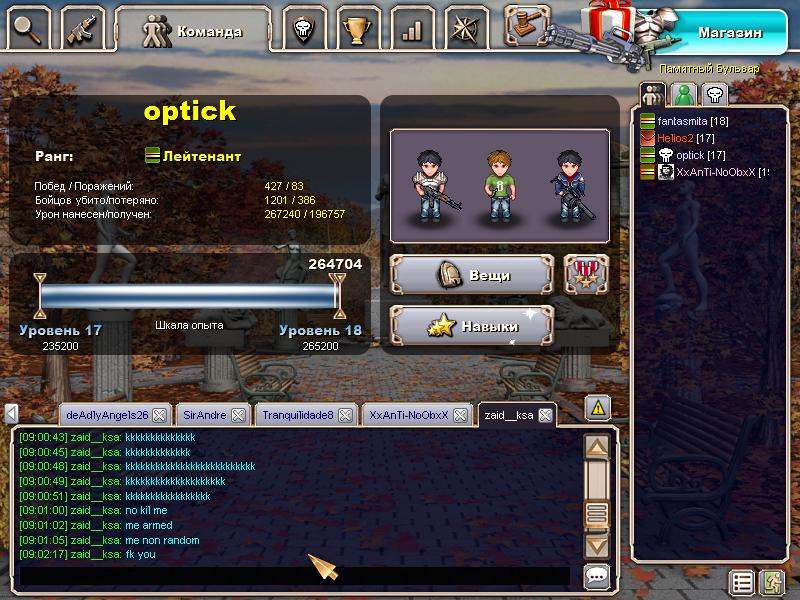Show the green figure player list tab
This screenshot has height=600, width=800.
[x=683, y=95]
